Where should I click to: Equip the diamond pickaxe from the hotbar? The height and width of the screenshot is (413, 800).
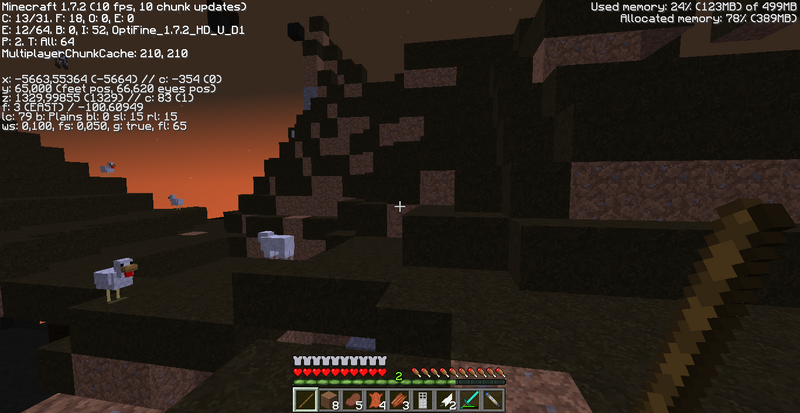coord(471,400)
